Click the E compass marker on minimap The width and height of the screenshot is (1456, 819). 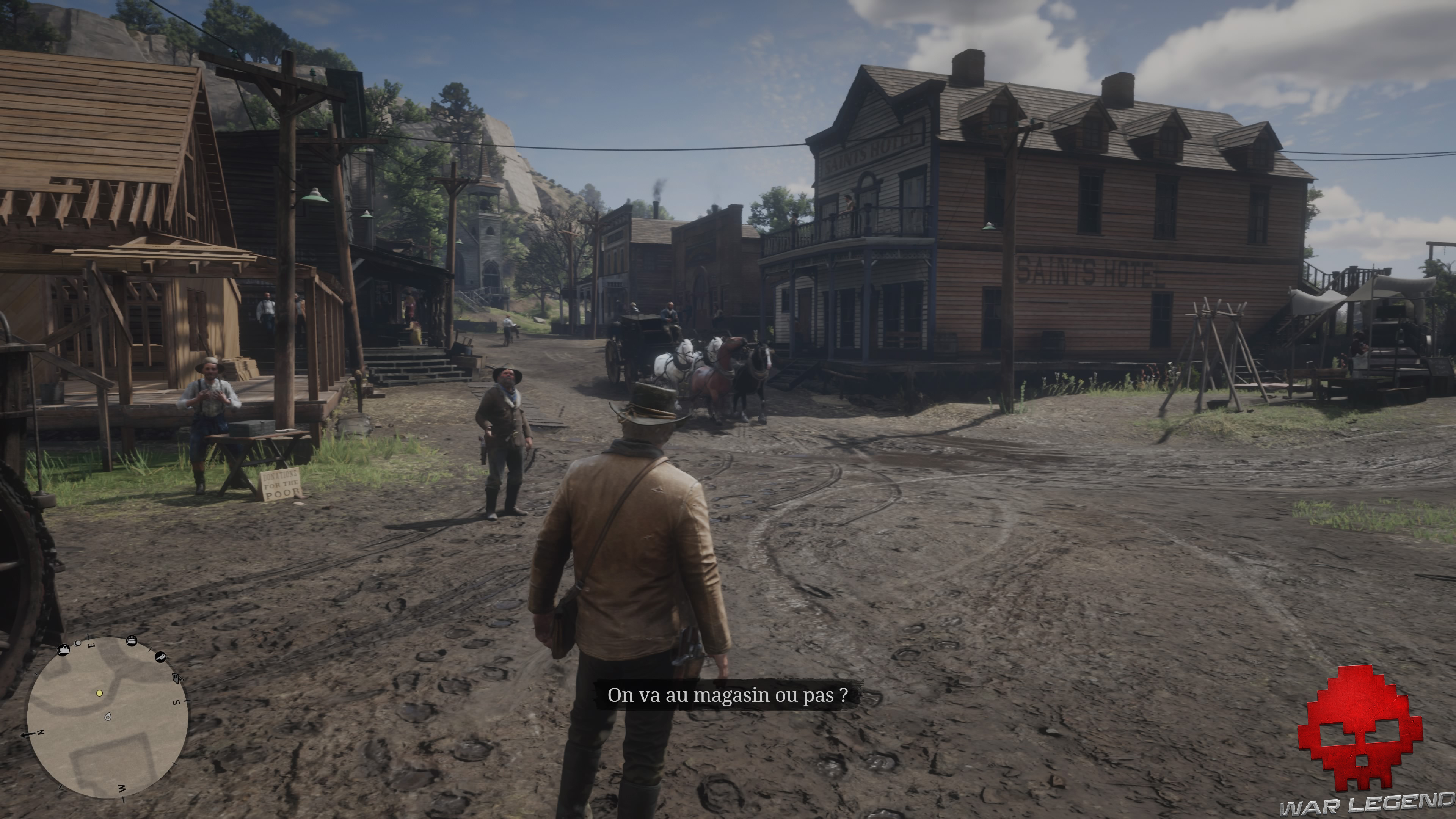click(x=91, y=645)
